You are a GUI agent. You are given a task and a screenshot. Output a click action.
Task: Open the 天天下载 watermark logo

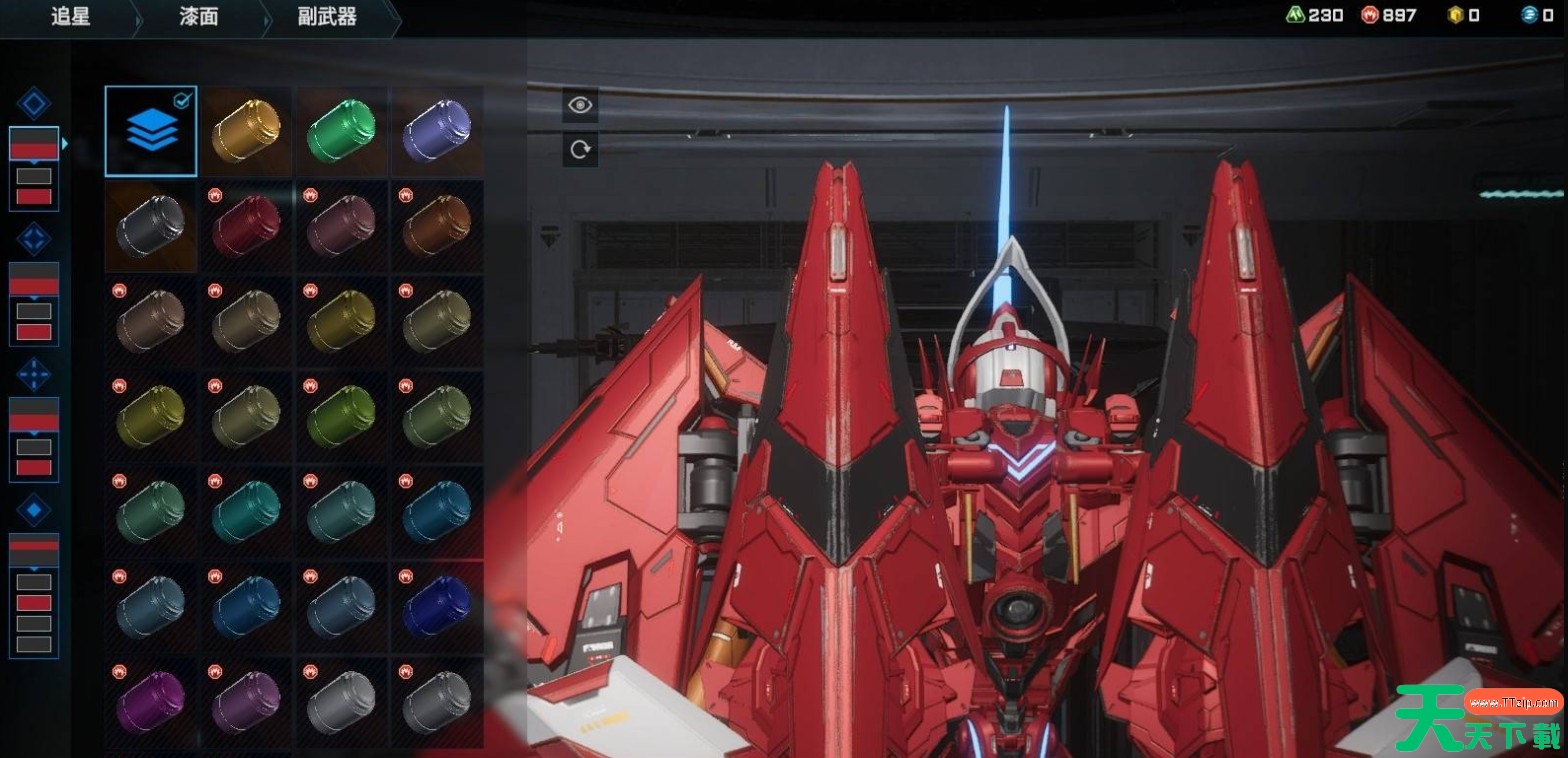click(x=1478, y=718)
